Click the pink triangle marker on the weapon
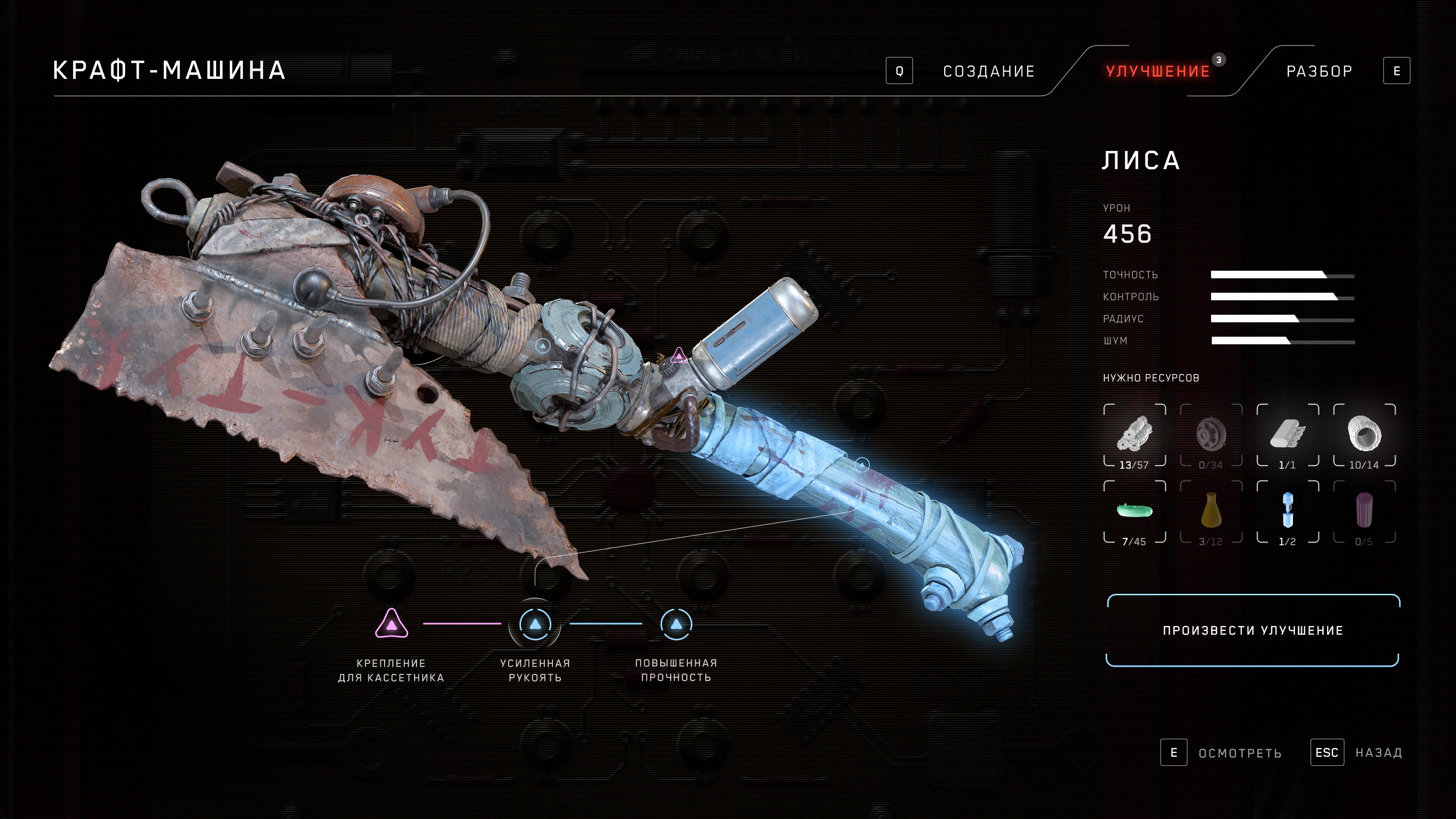This screenshot has width=1456, height=819. 678,356
